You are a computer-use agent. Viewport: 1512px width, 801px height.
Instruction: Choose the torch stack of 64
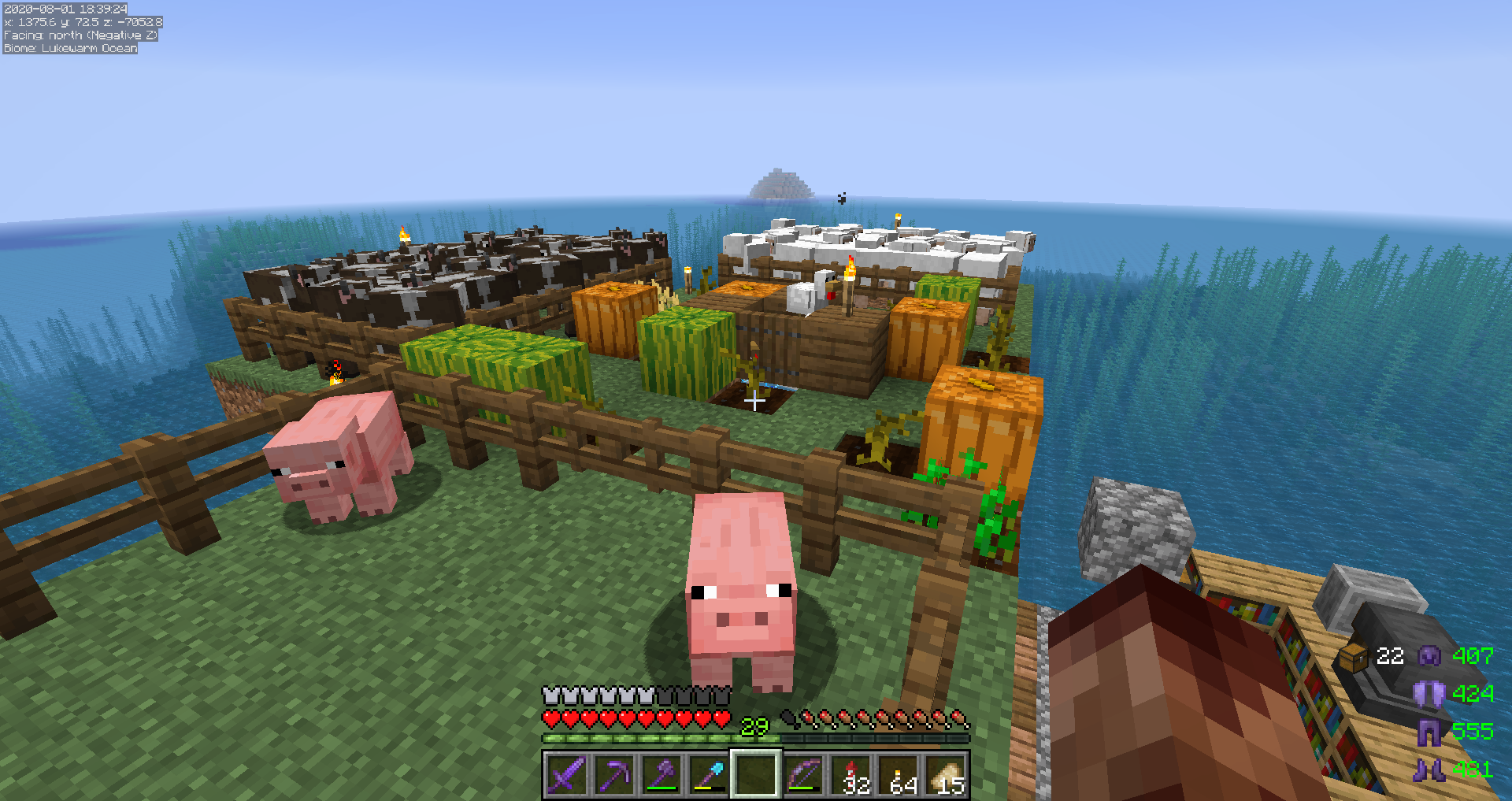coord(899,775)
